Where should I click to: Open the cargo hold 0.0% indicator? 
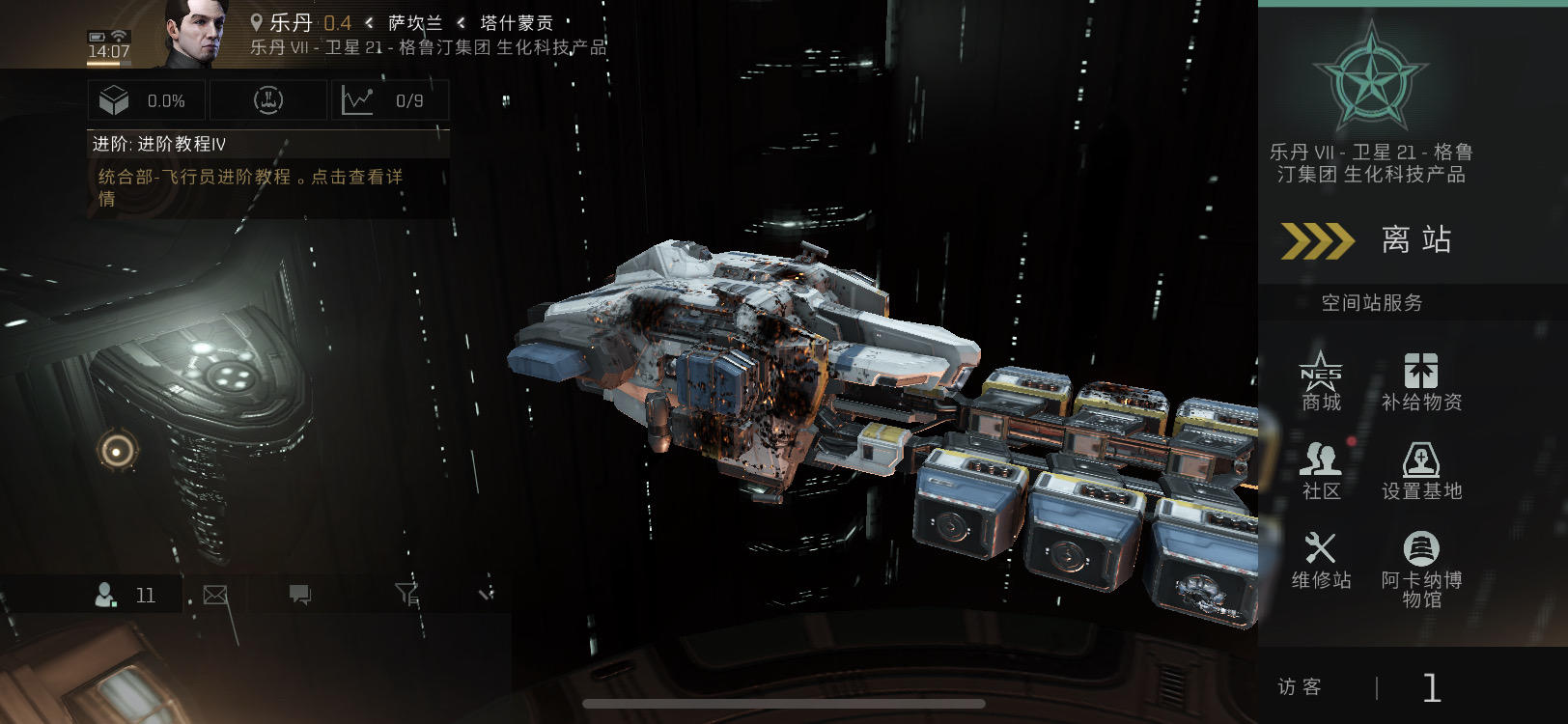point(145,100)
